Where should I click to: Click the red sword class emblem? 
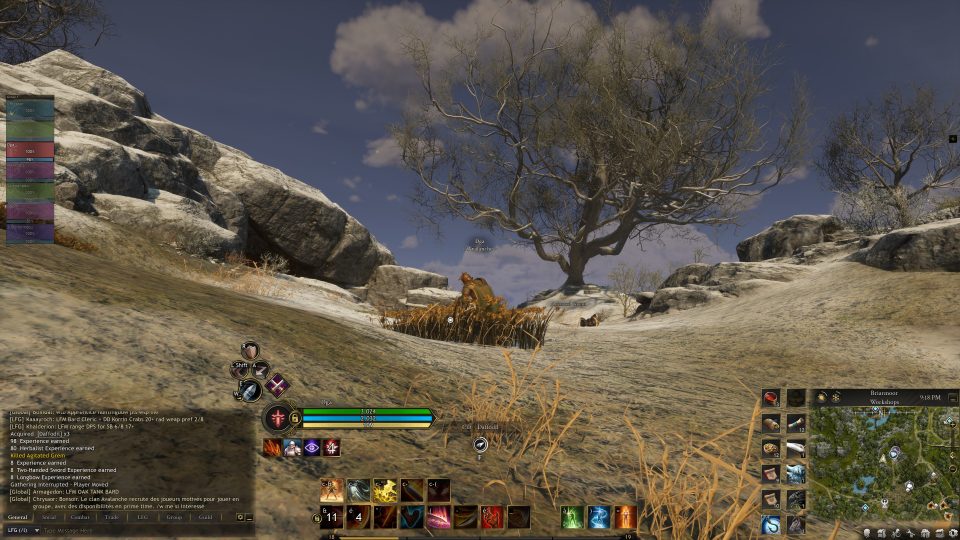278,418
